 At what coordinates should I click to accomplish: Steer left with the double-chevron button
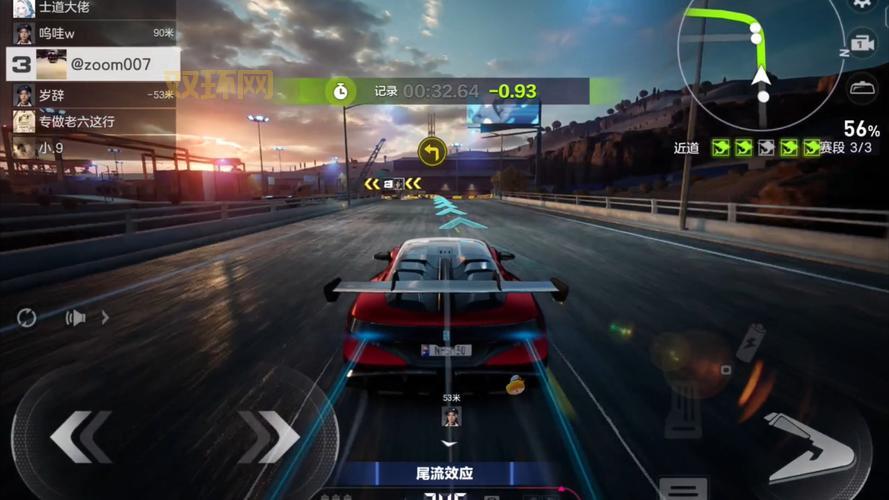point(80,436)
